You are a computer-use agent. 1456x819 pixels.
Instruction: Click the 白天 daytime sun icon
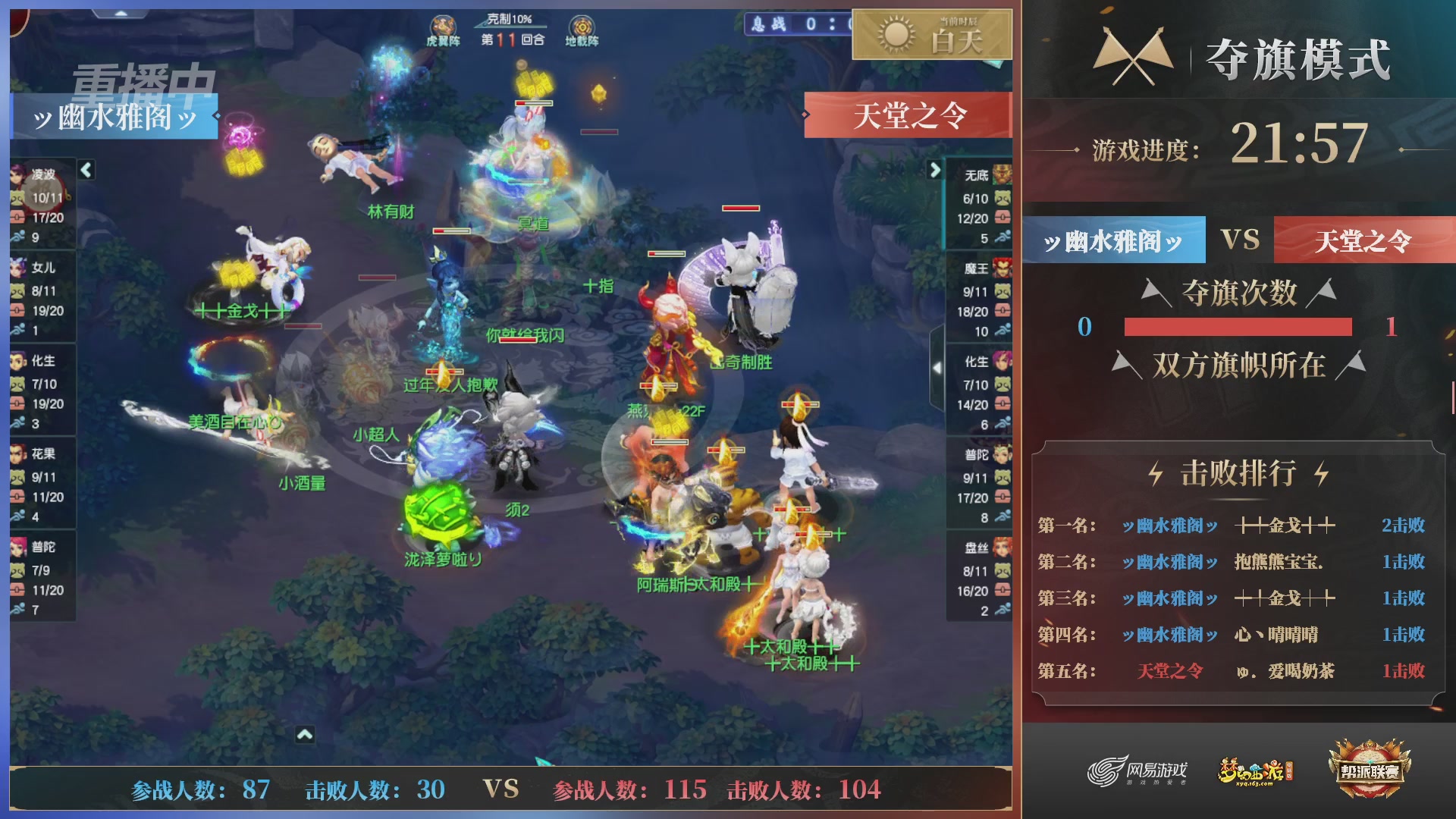(x=897, y=36)
